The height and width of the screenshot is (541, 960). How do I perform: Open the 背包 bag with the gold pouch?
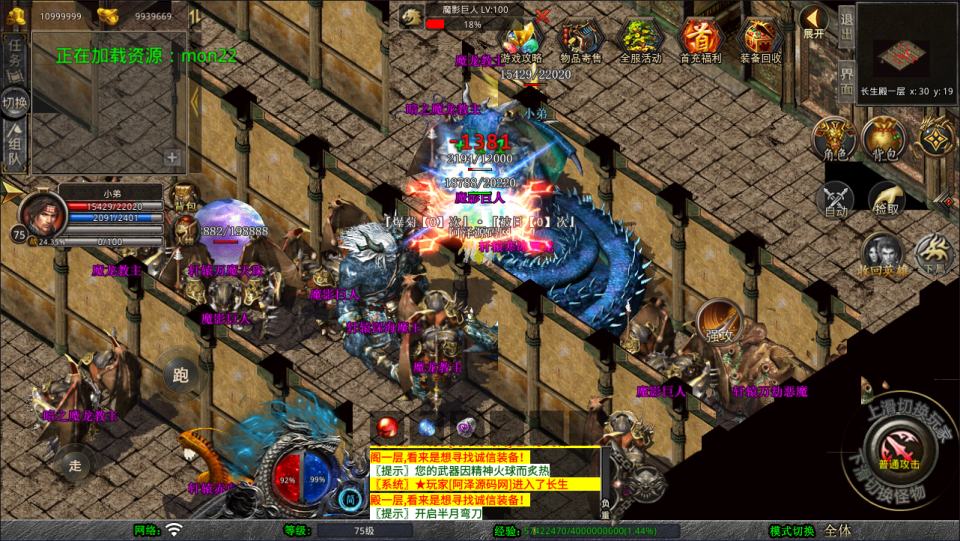(882, 139)
